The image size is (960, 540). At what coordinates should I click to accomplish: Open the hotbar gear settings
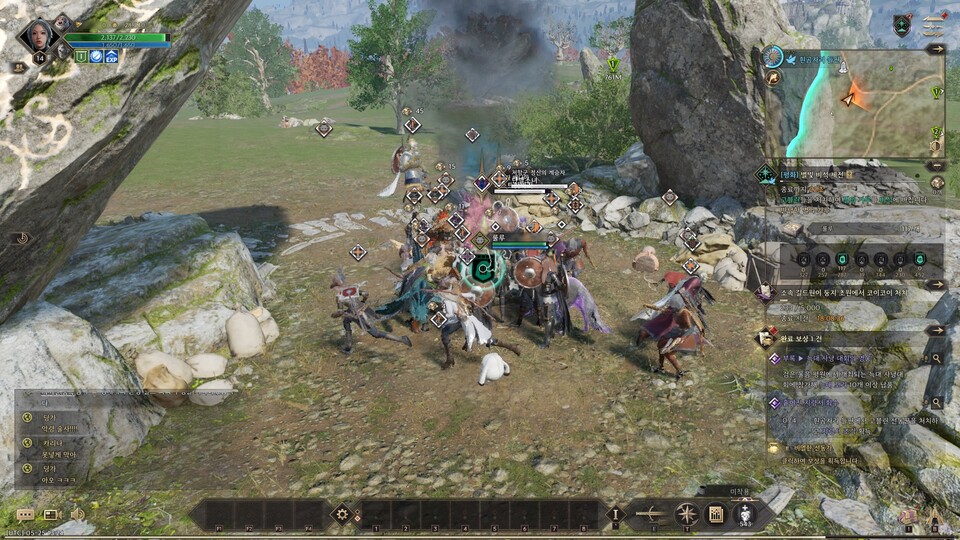342,514
